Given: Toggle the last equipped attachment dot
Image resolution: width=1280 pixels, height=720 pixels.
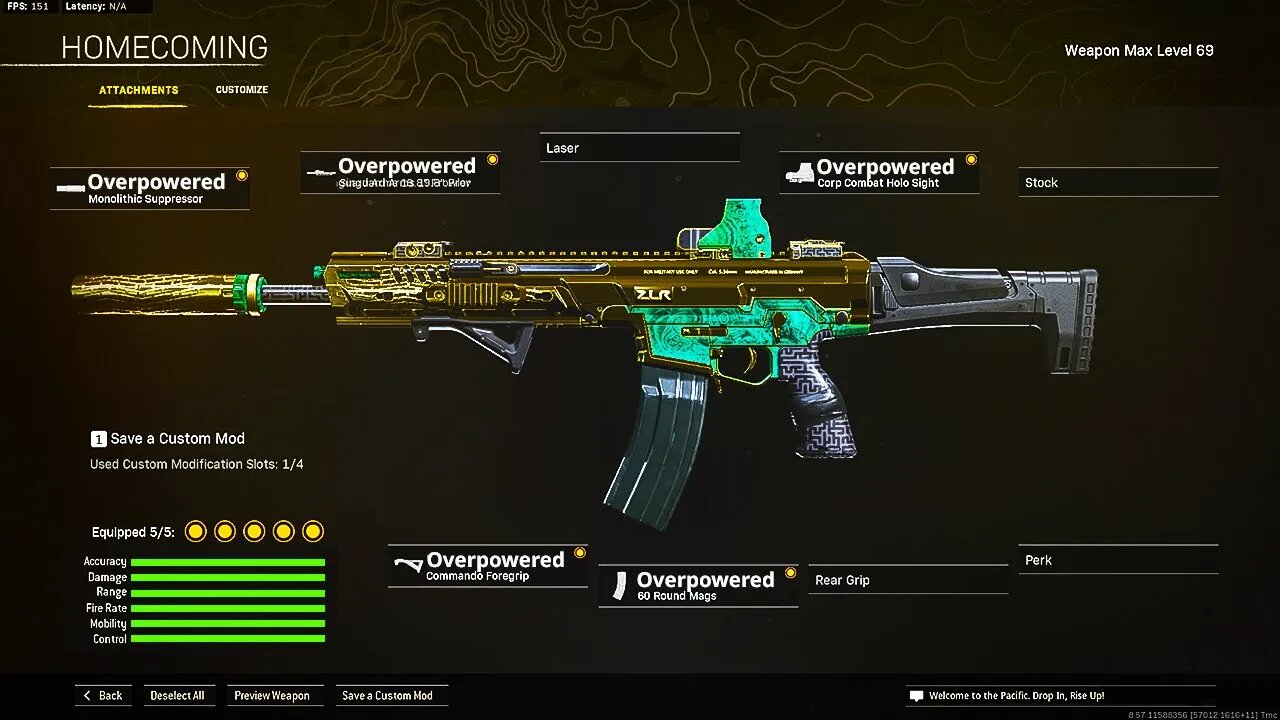Looking at the screenshot, I should click(x=313, y=531).
